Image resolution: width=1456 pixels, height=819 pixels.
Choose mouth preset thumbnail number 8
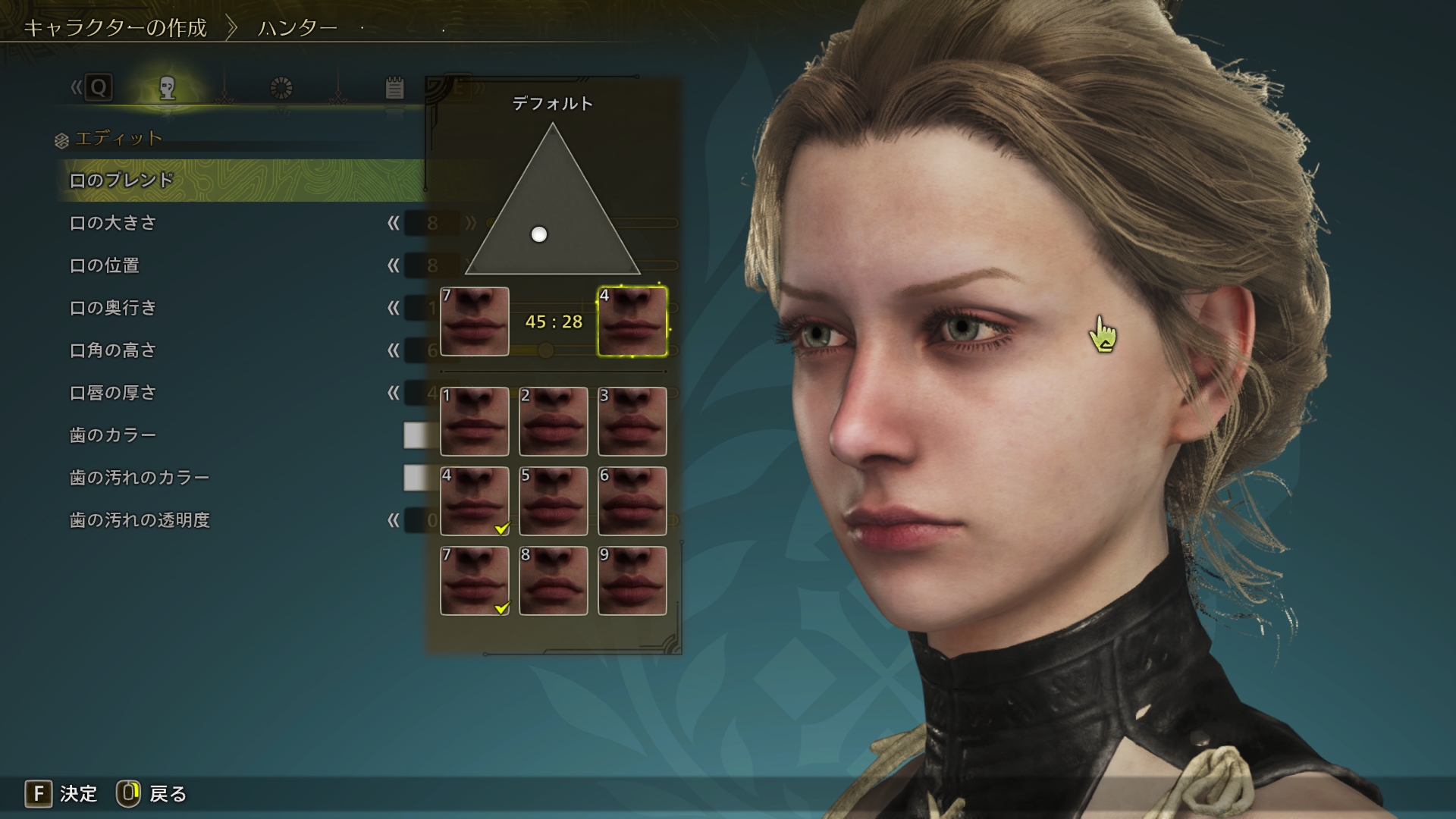coord(554,581)
